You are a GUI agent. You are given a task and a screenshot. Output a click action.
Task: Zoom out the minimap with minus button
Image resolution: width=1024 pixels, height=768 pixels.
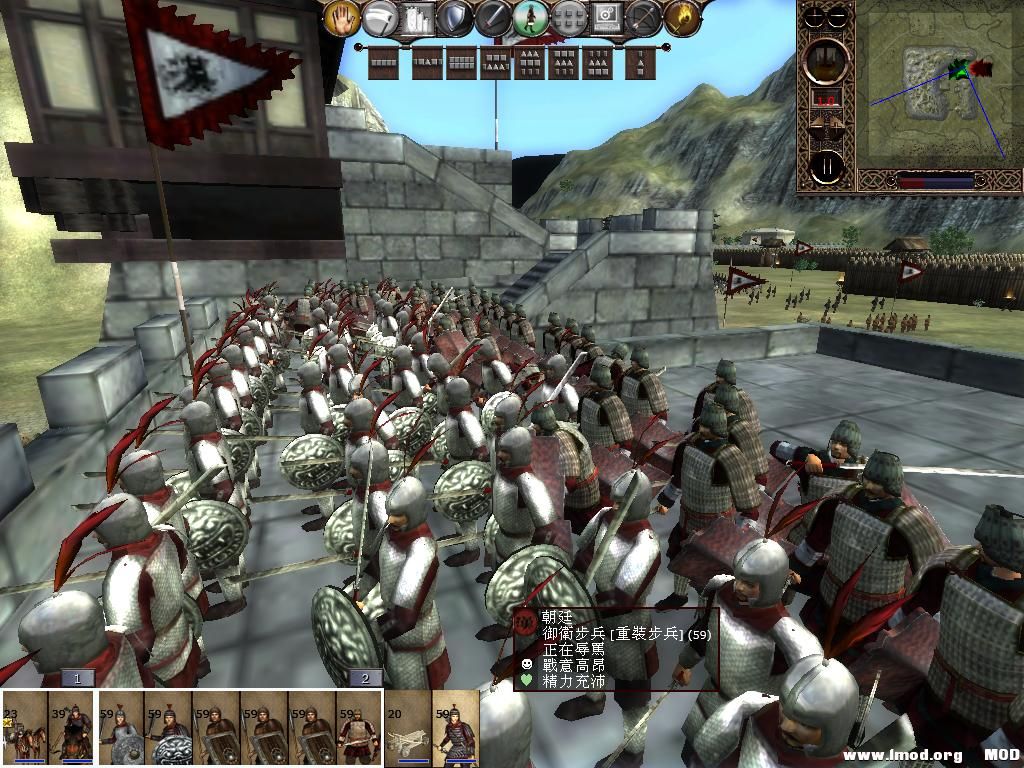tap(838, 16)
